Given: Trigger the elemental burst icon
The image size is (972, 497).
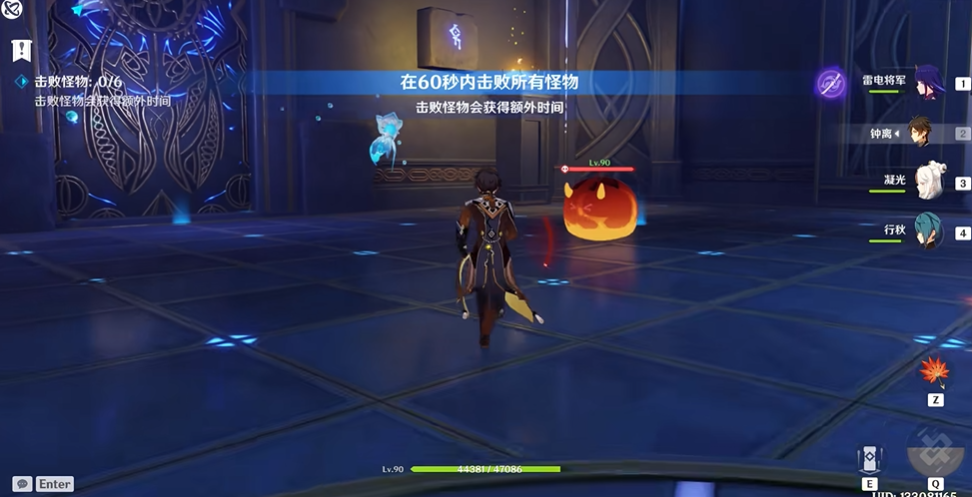Looking at the screenshot, I should (934, 452).
